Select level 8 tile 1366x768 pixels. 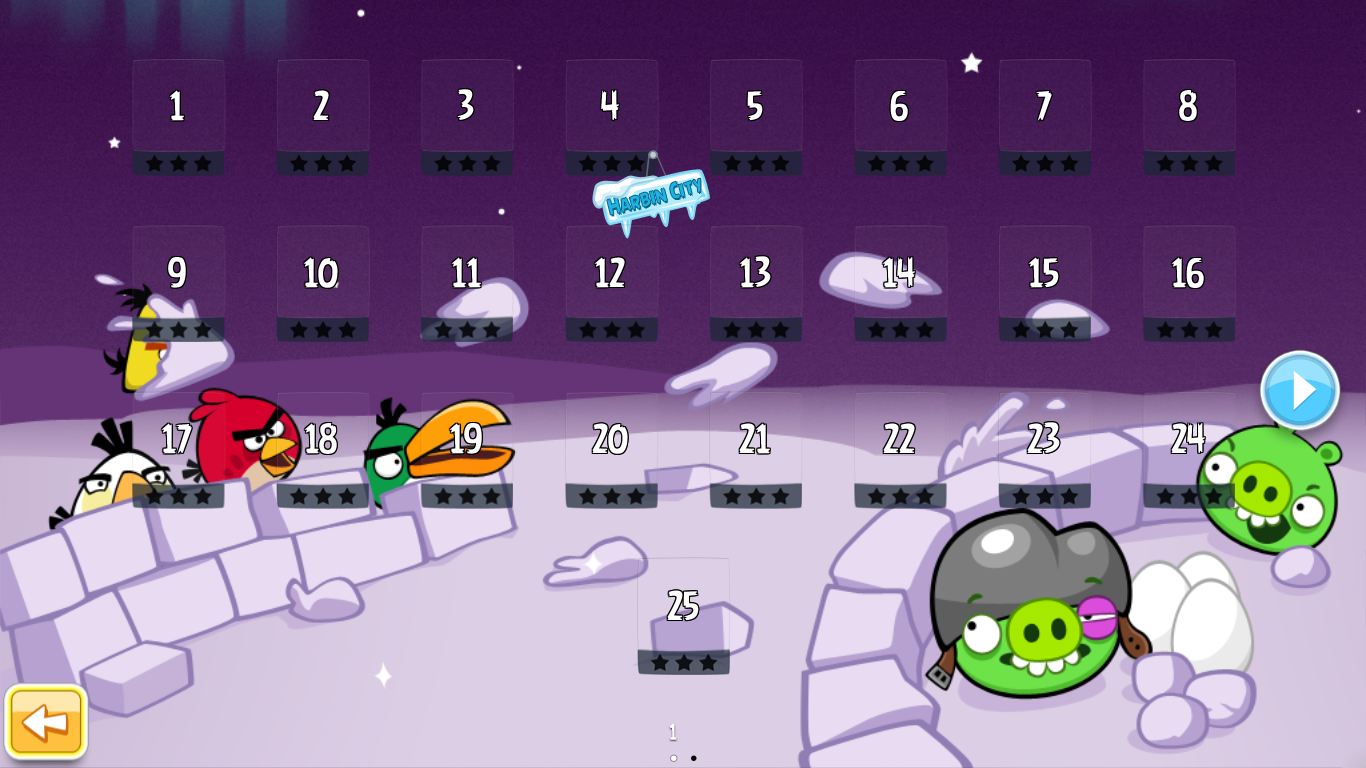coord(1189,116)
